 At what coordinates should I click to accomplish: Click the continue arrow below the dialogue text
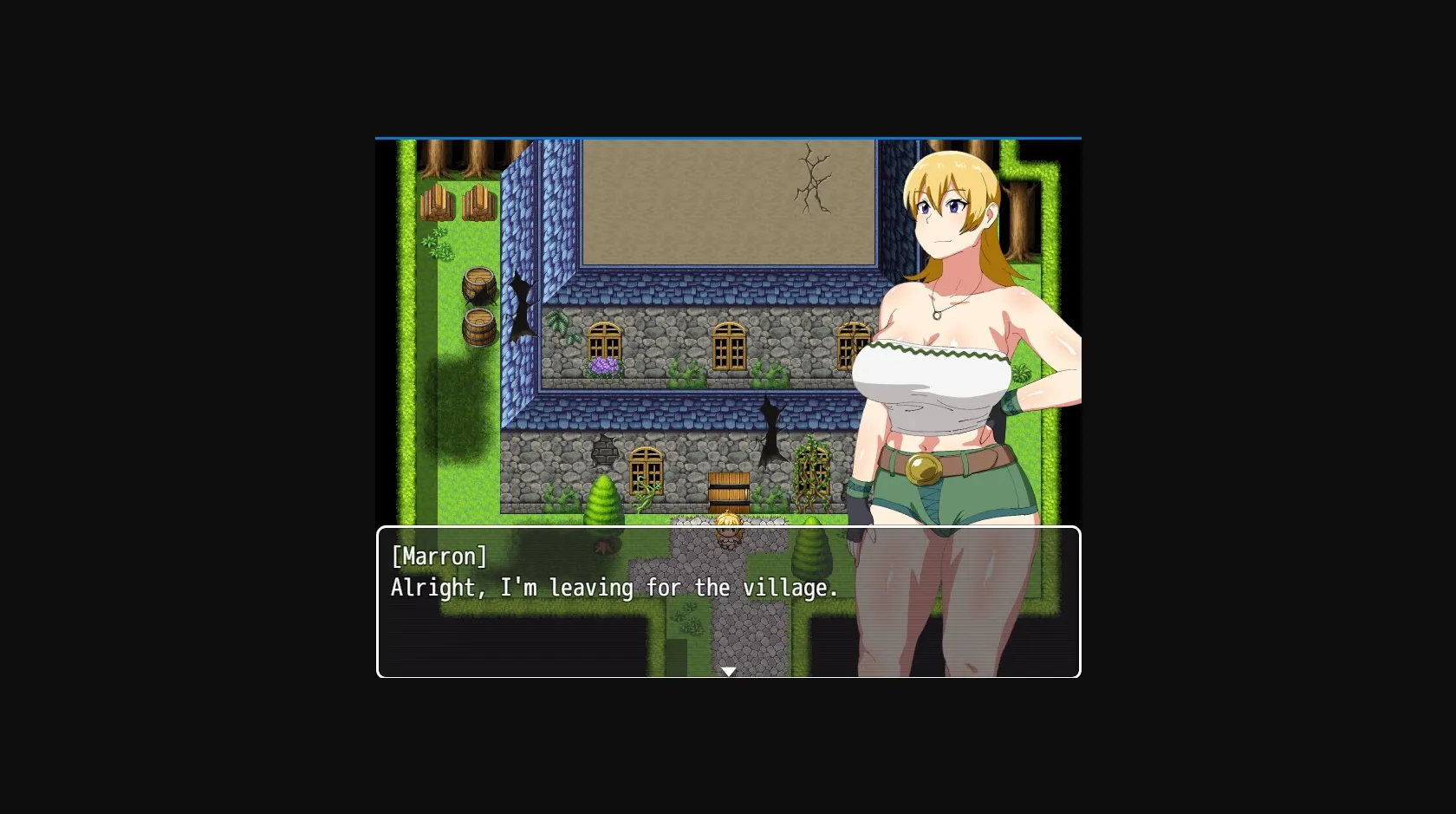[x=728, y=671]
